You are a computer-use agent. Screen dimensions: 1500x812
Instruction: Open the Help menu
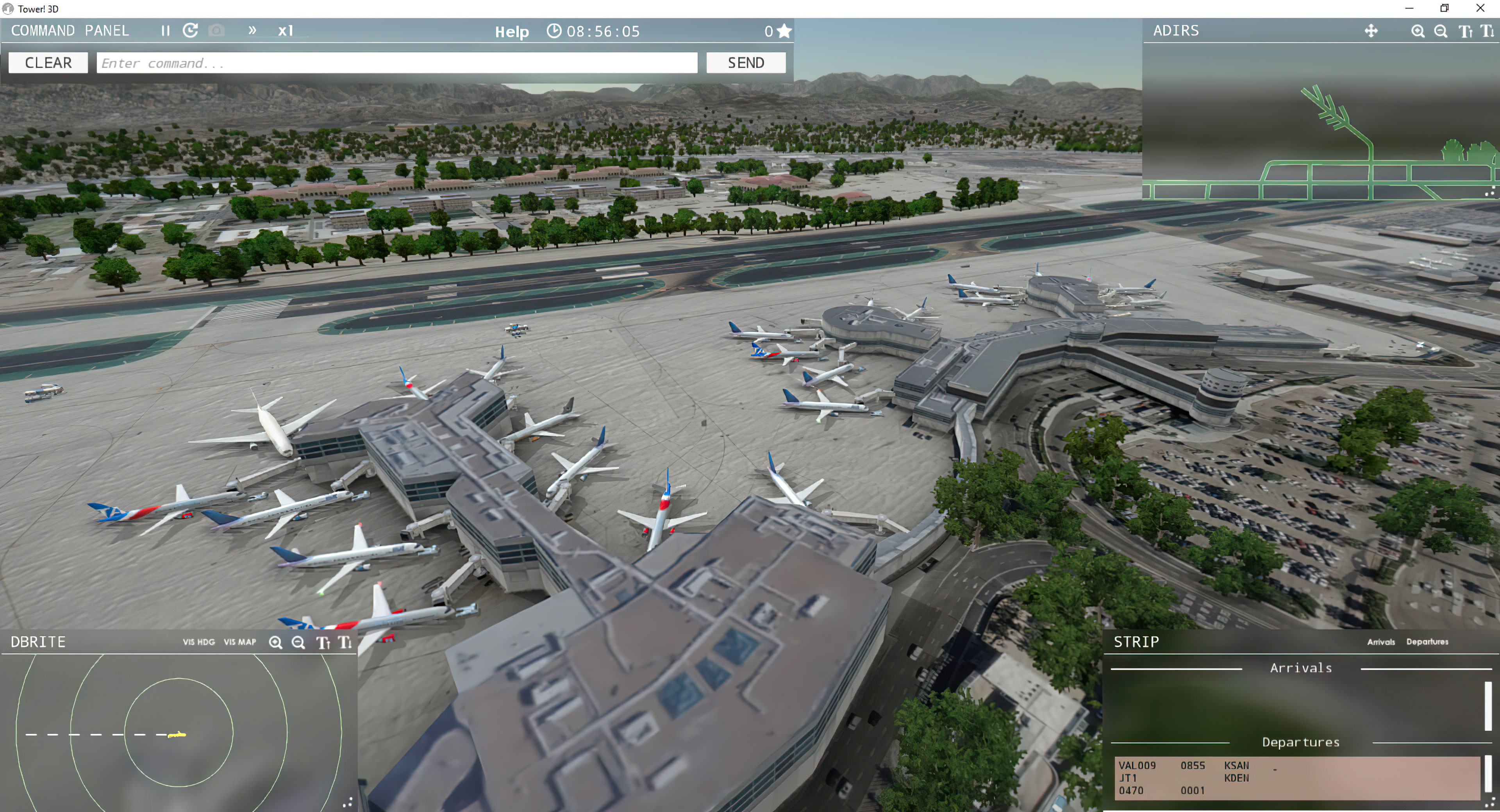pyautogui.click(x=511, y=32)
